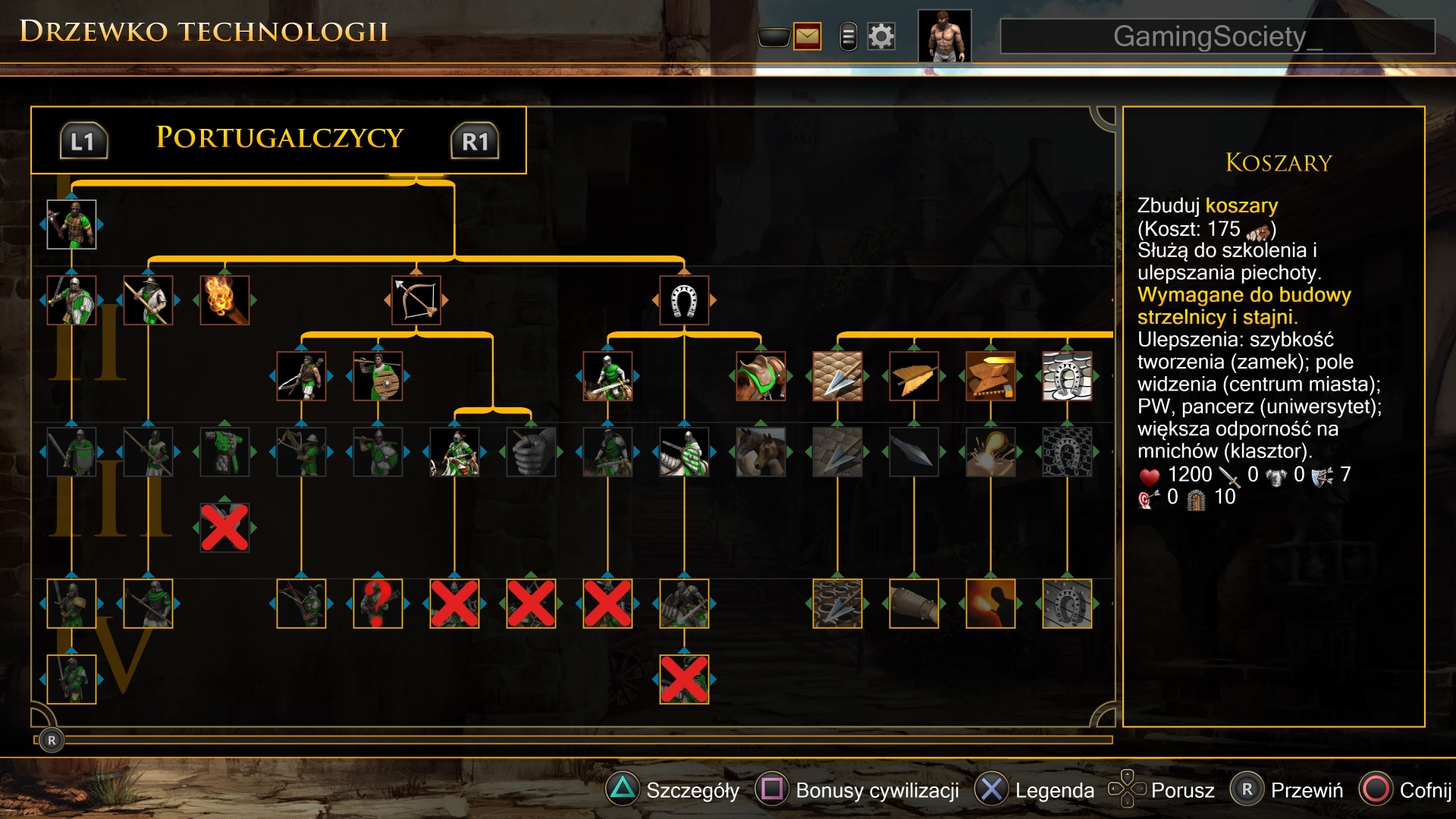
Task: Pick the horse with green saddle technology
Action: pos(761,376)
